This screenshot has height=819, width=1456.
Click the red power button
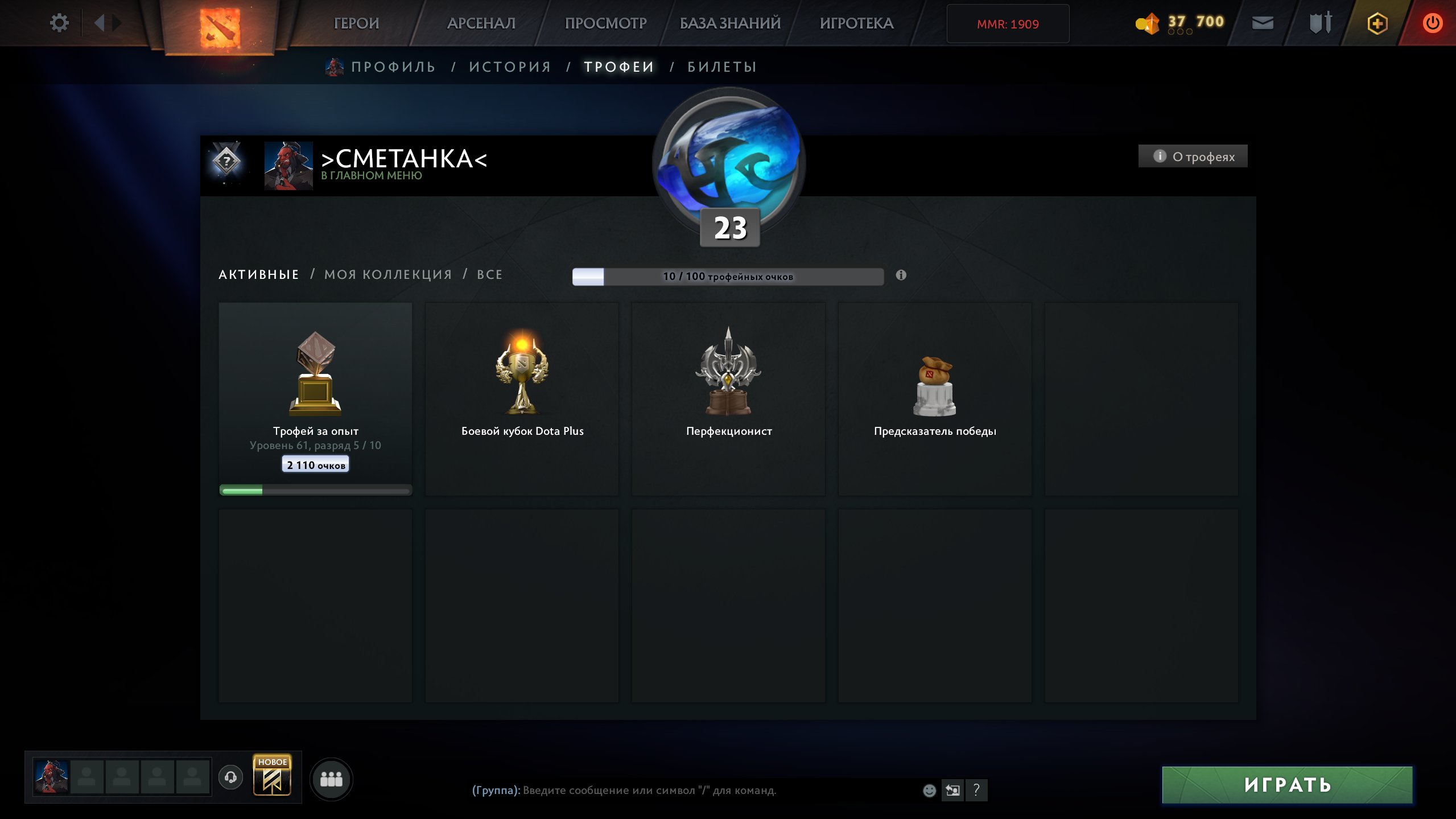click(x=1433, y=23)
